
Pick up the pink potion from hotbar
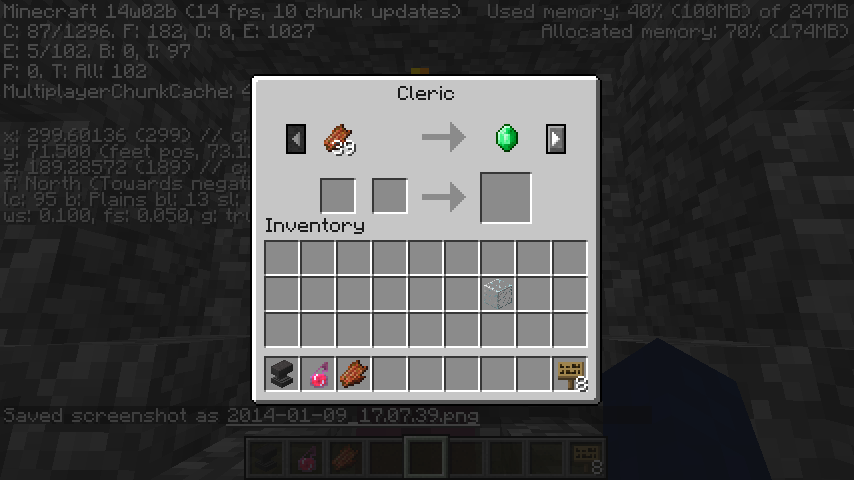pyautogui.click(x=318, y=374)
